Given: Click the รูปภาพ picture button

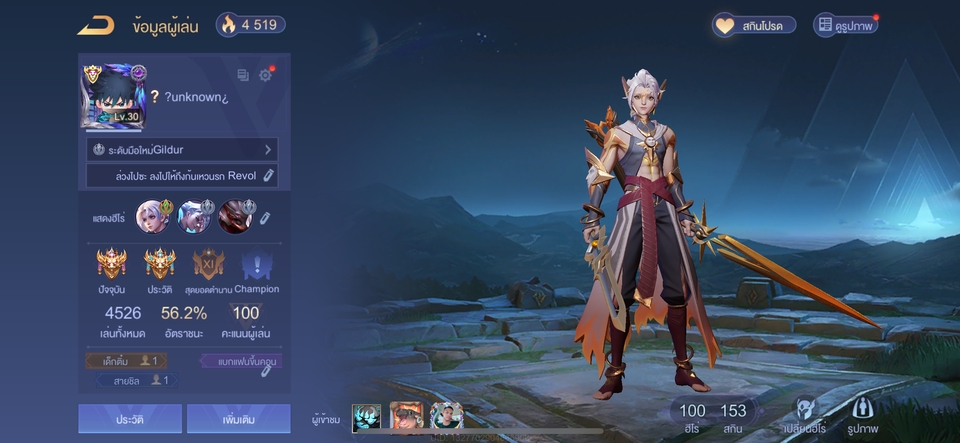Looking at the screenshot, I should 862,415.
